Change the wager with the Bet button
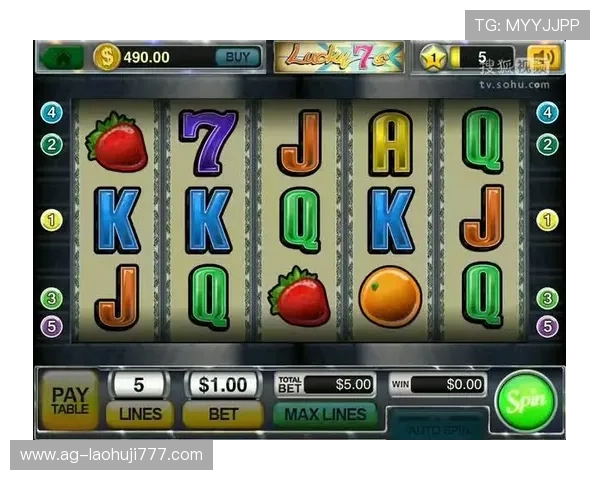This screenshot has width=600, height=480. [x=223, y=412]
